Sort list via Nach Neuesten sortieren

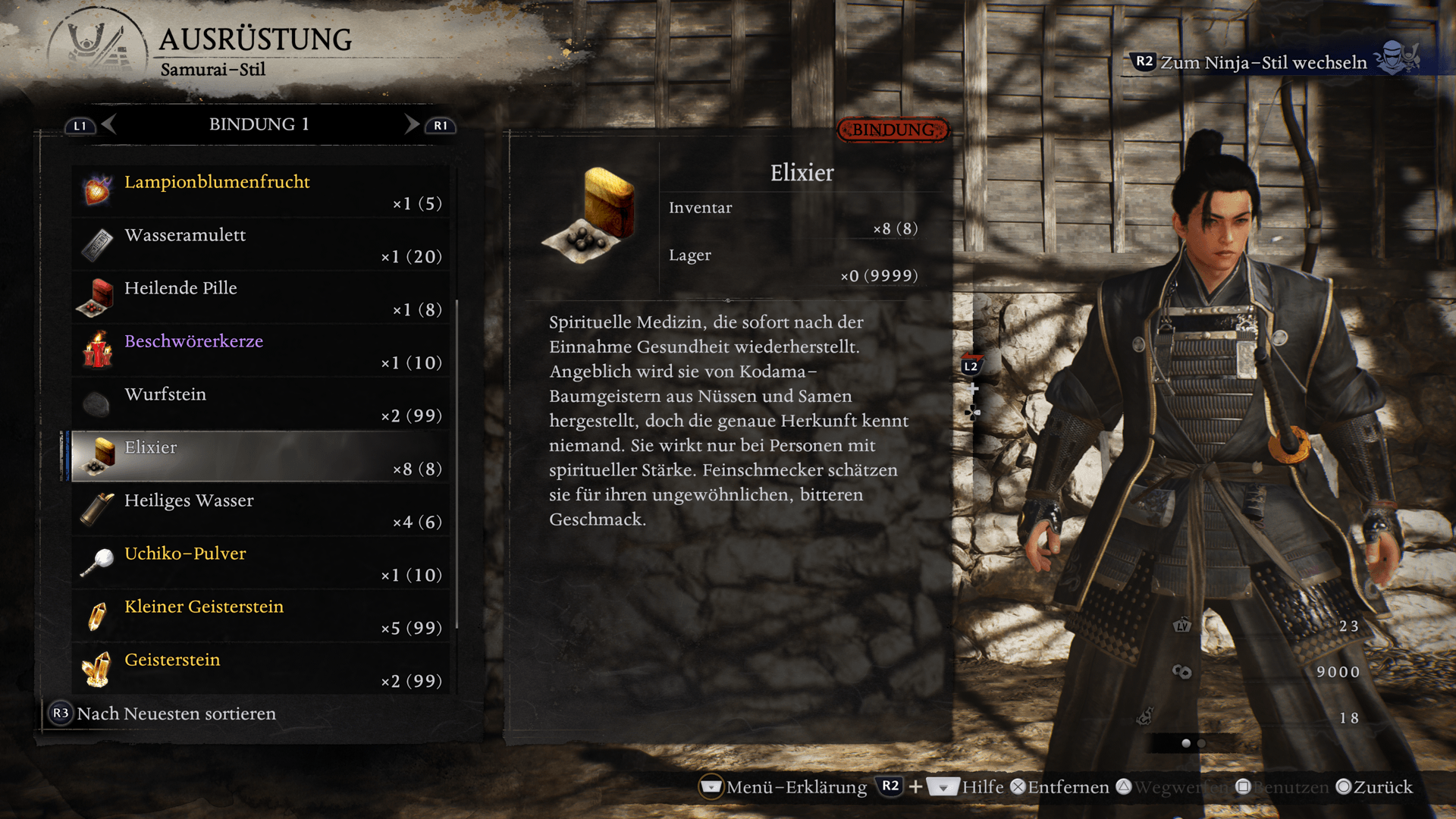coord(163,714)
